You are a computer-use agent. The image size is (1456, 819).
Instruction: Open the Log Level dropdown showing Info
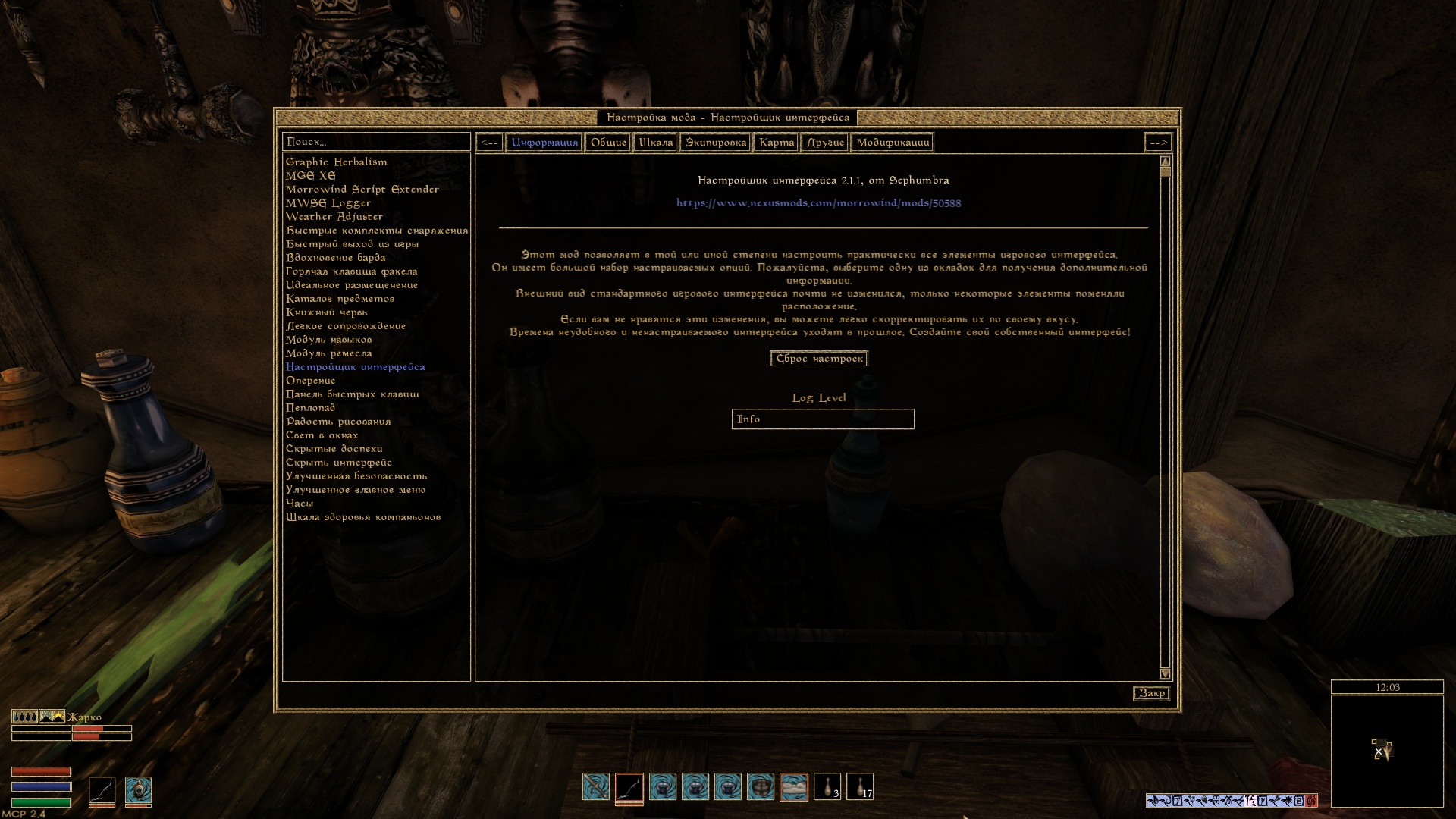pyautogui.click(x=823, y=419)
